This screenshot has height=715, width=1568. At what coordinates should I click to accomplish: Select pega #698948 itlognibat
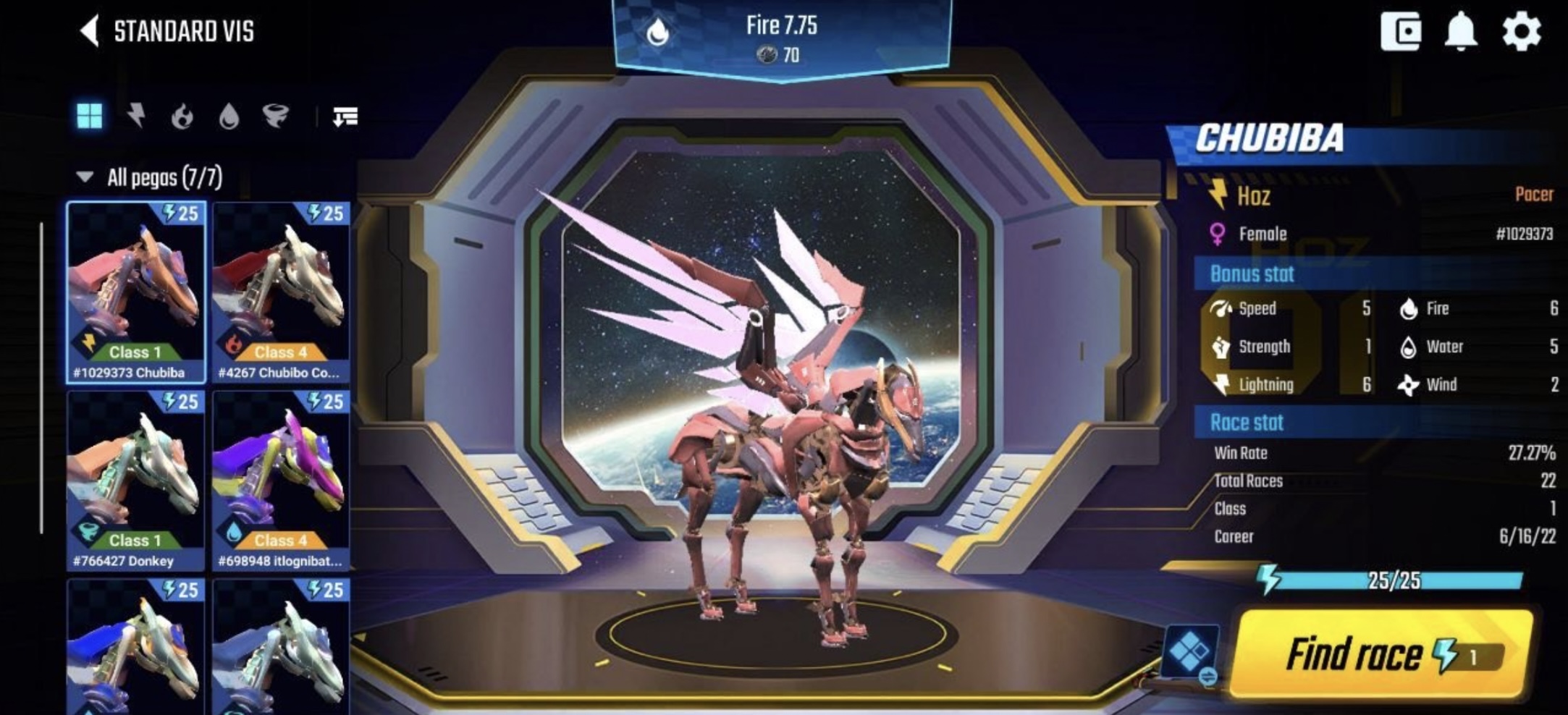281,480
